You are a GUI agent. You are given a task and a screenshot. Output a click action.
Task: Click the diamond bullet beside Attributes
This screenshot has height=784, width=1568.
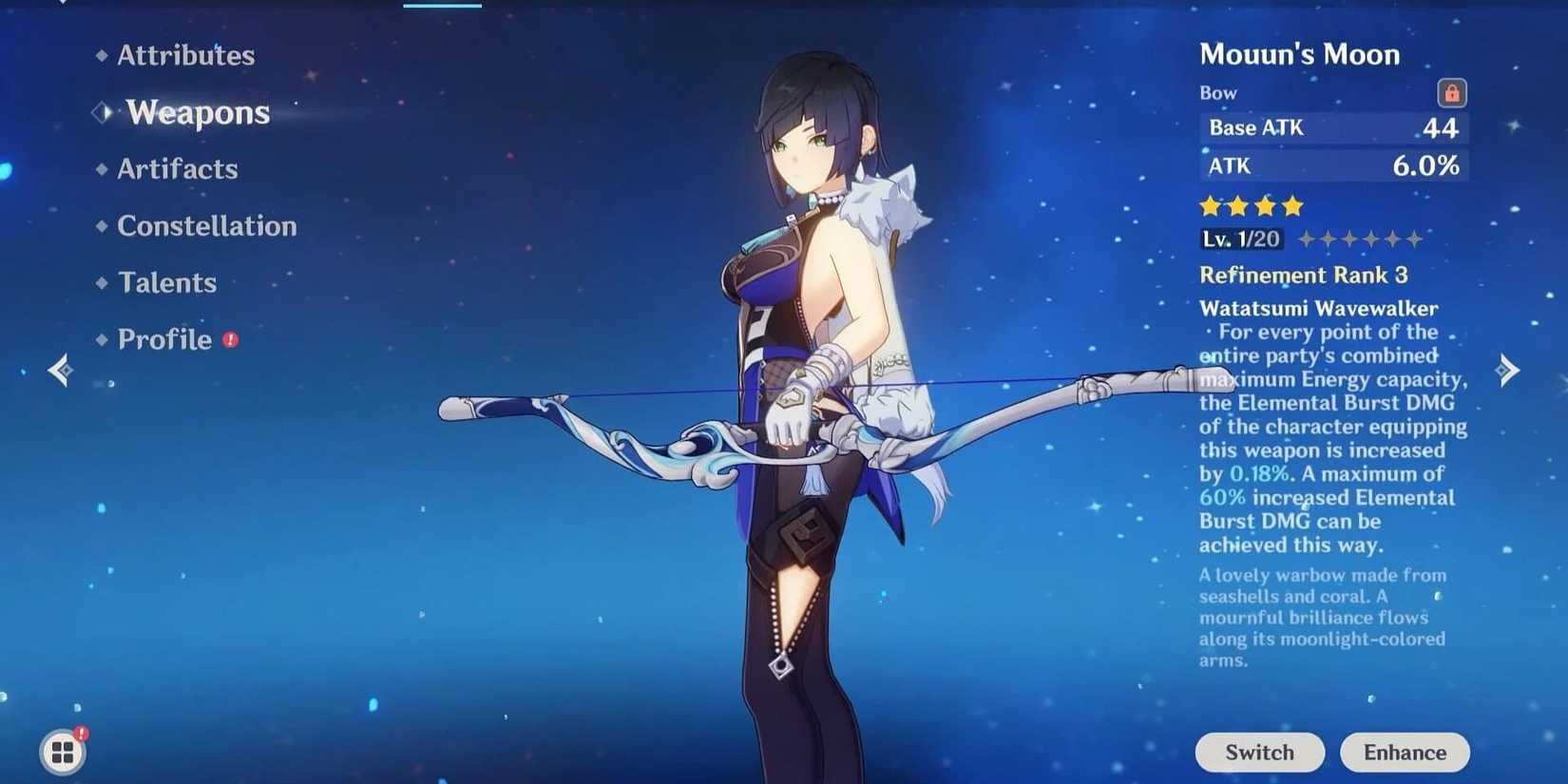click(100, 55)
